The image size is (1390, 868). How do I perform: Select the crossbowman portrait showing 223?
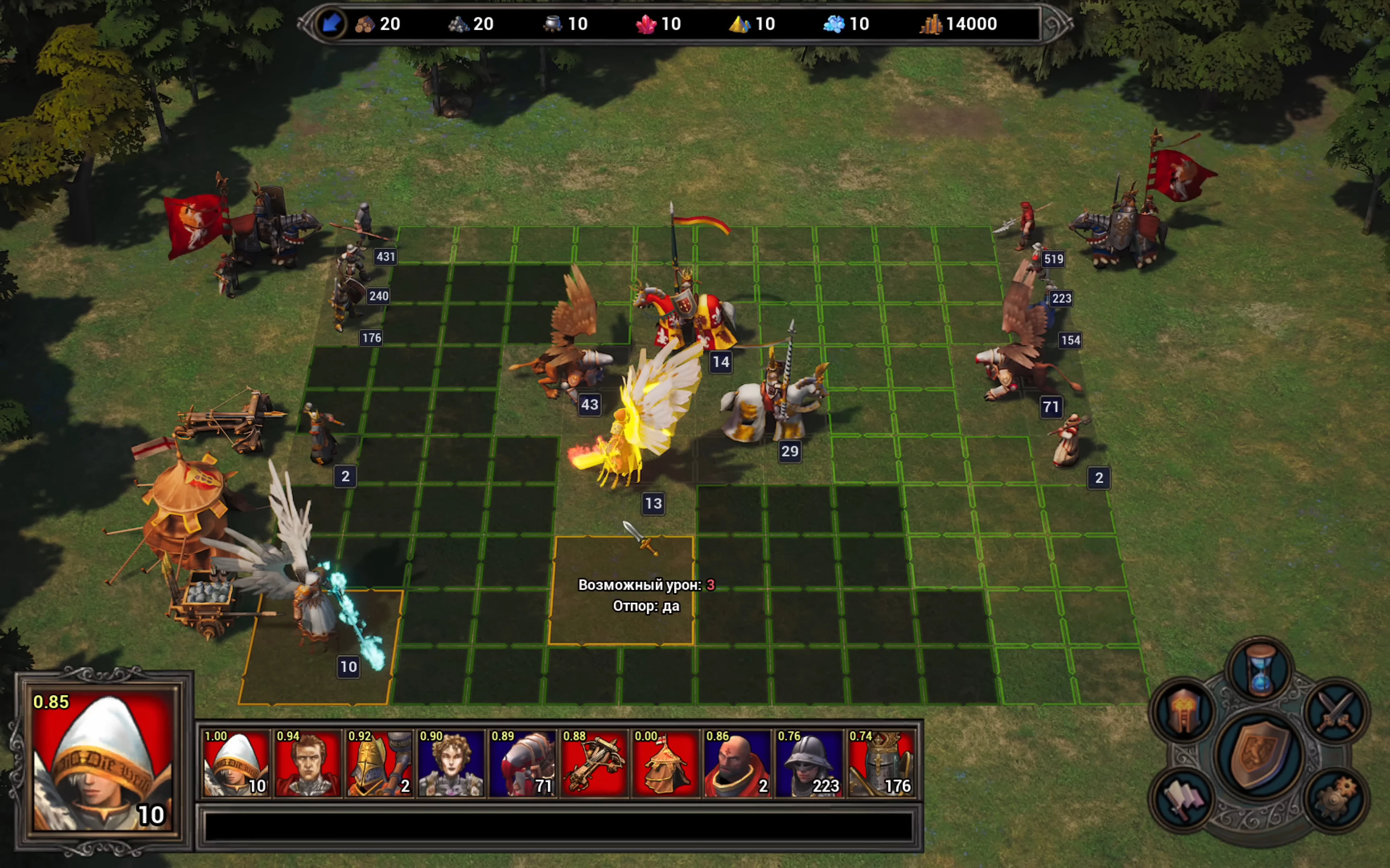[x=808, y=763]
